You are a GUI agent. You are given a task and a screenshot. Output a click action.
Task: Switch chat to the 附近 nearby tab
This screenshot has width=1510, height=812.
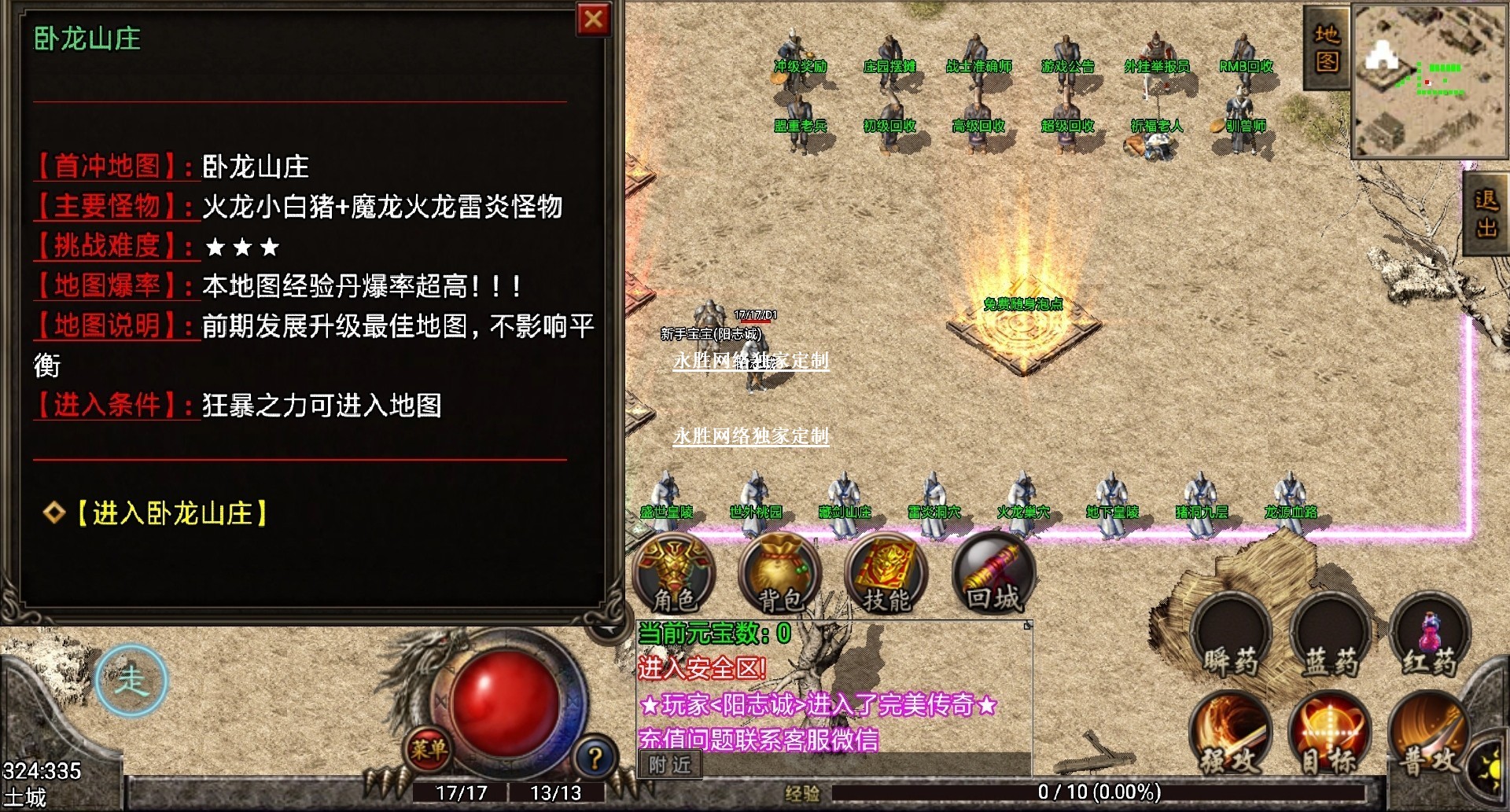[670, 764]
